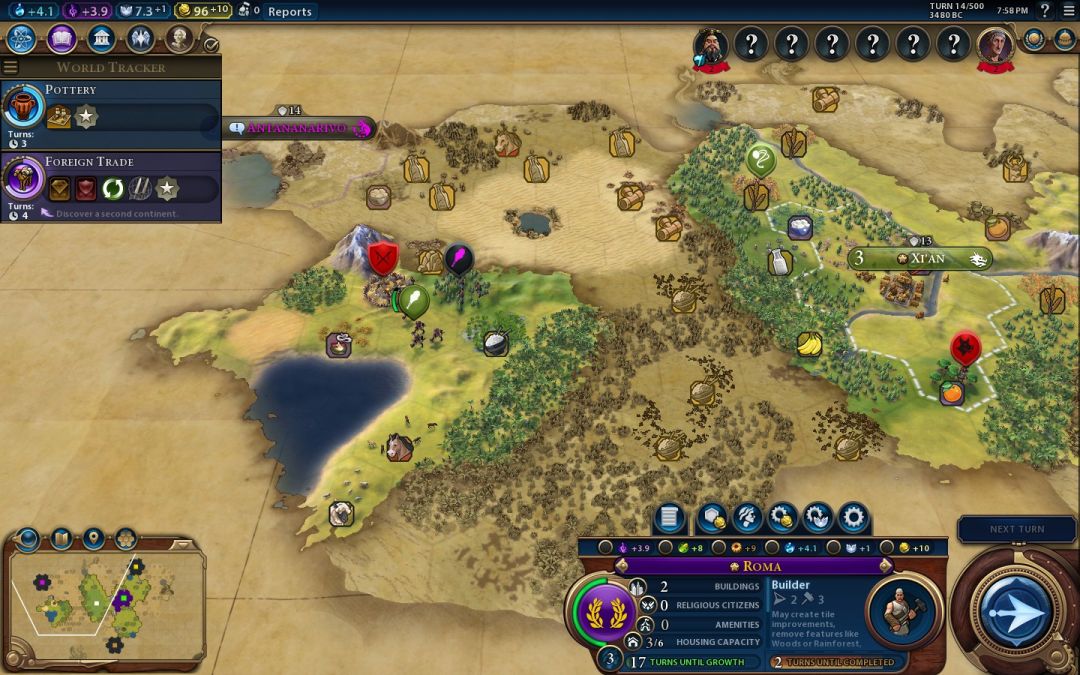1080x675 pixels.
Task: Open the minimap lens globe button
Action: pos(27,539)
